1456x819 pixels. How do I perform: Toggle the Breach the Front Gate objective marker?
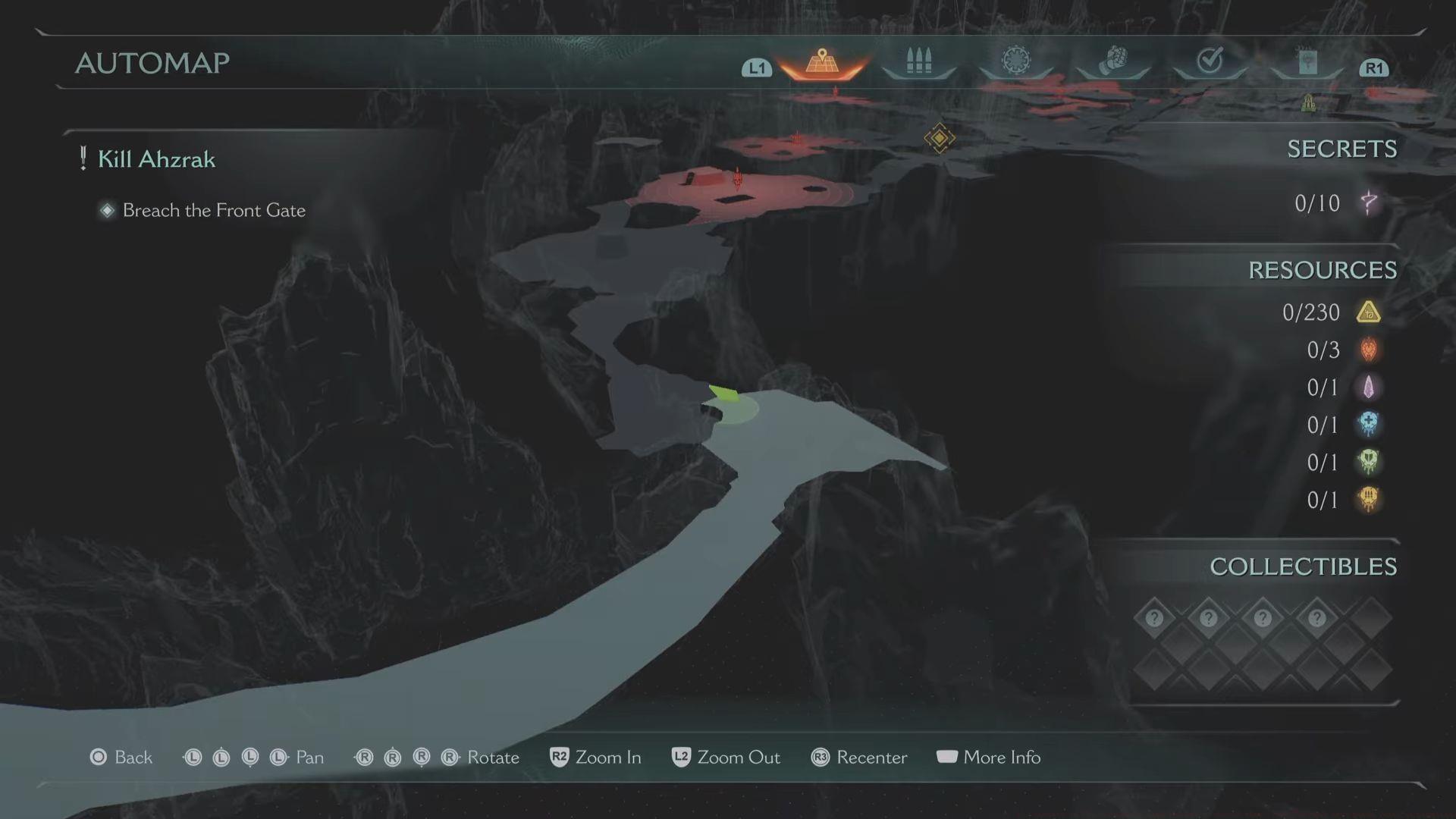(107, 210)
